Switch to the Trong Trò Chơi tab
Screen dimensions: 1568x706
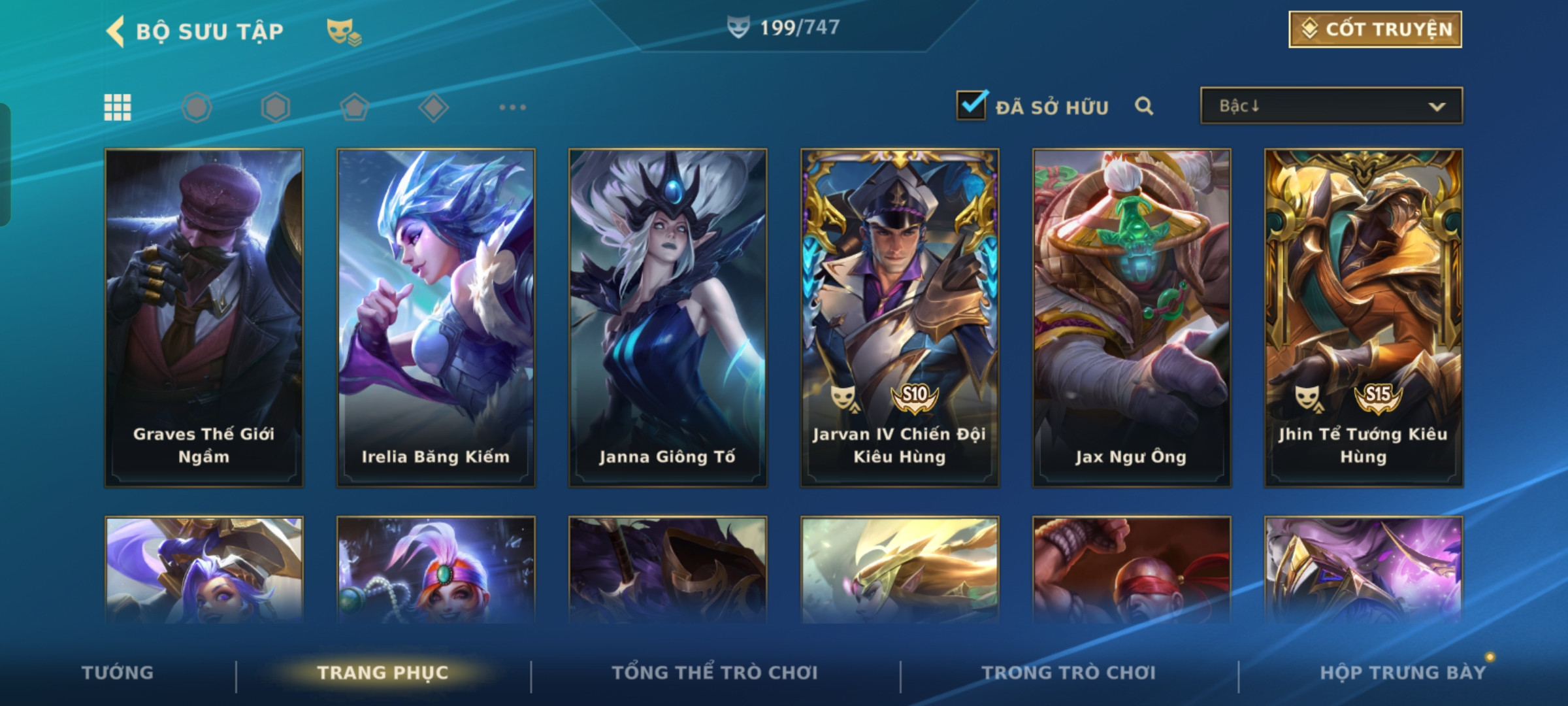click(x=1069, y=673)
